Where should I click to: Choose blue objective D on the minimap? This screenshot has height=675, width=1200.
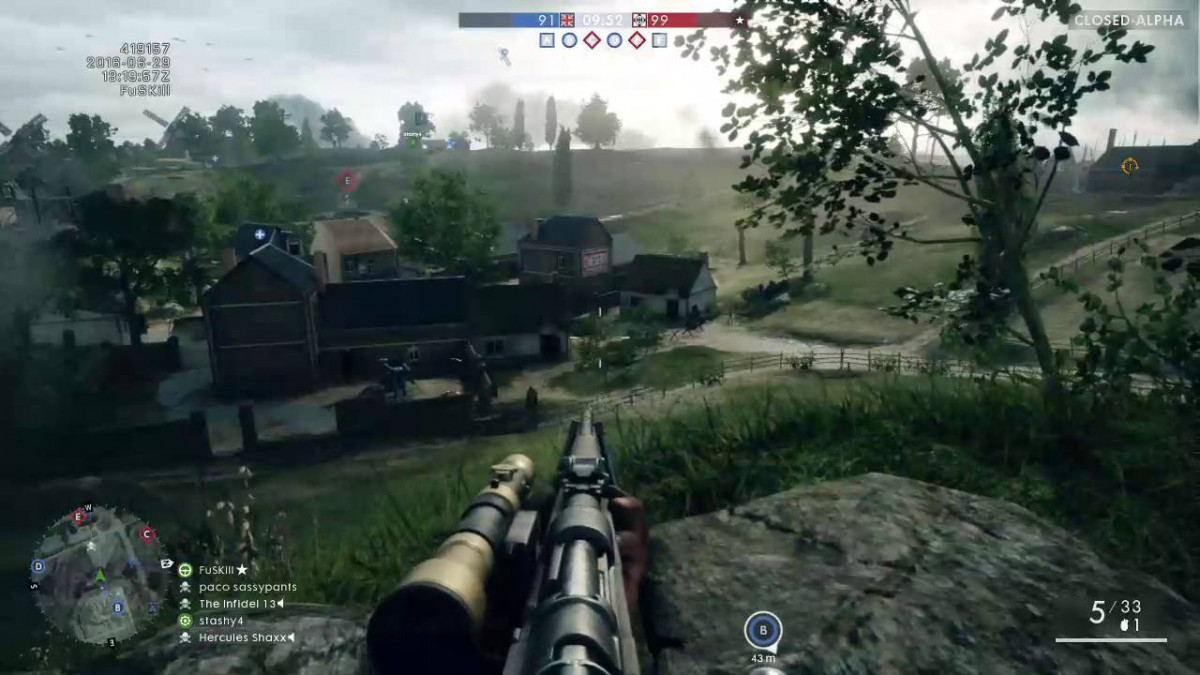coord(39,566)
